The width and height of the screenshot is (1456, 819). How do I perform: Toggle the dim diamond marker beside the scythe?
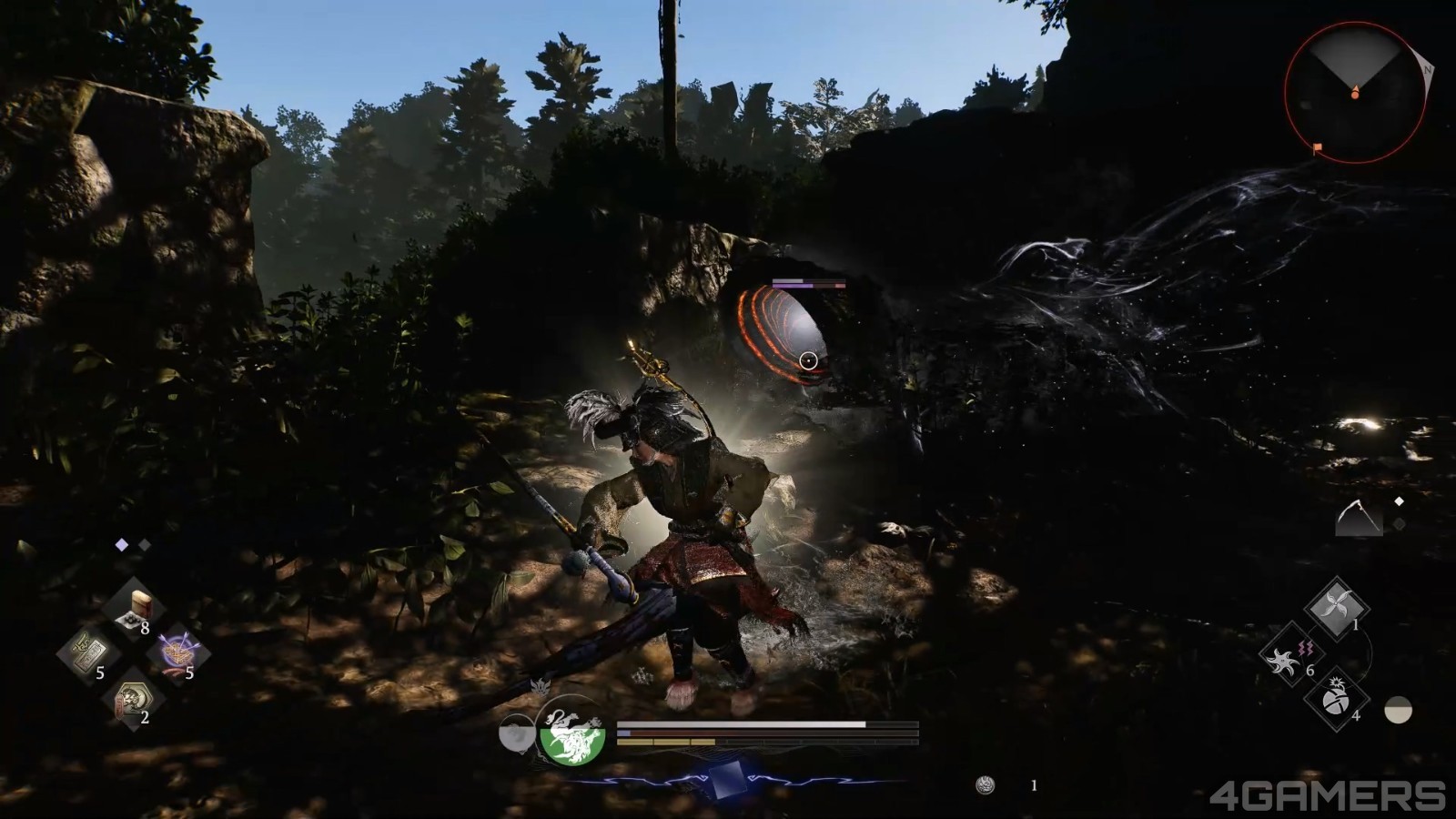click(1399, 523)
